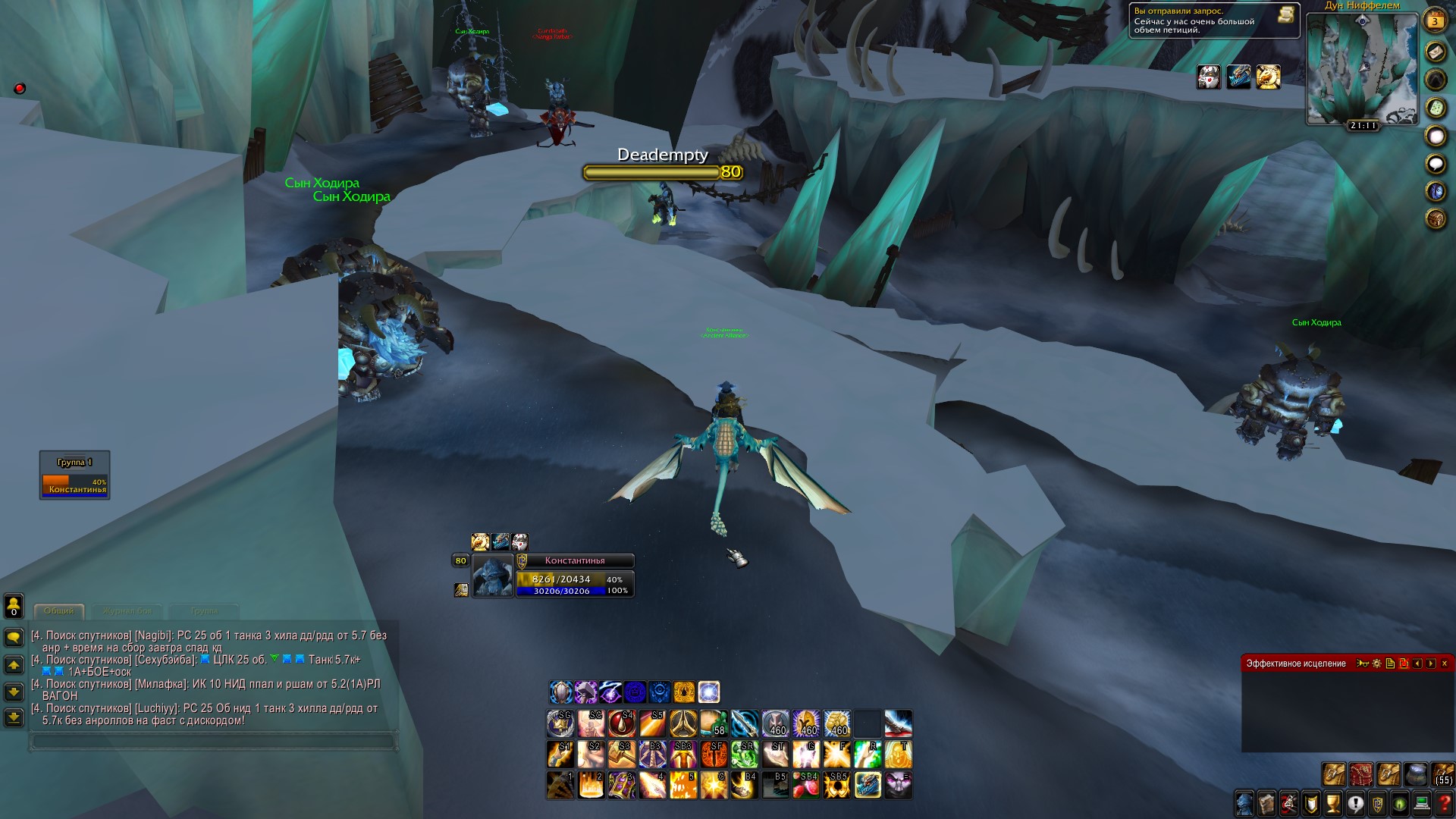Click the GM petition scroll notification
Viewport: 1456px width, 819px height.
coord(1286,14)
